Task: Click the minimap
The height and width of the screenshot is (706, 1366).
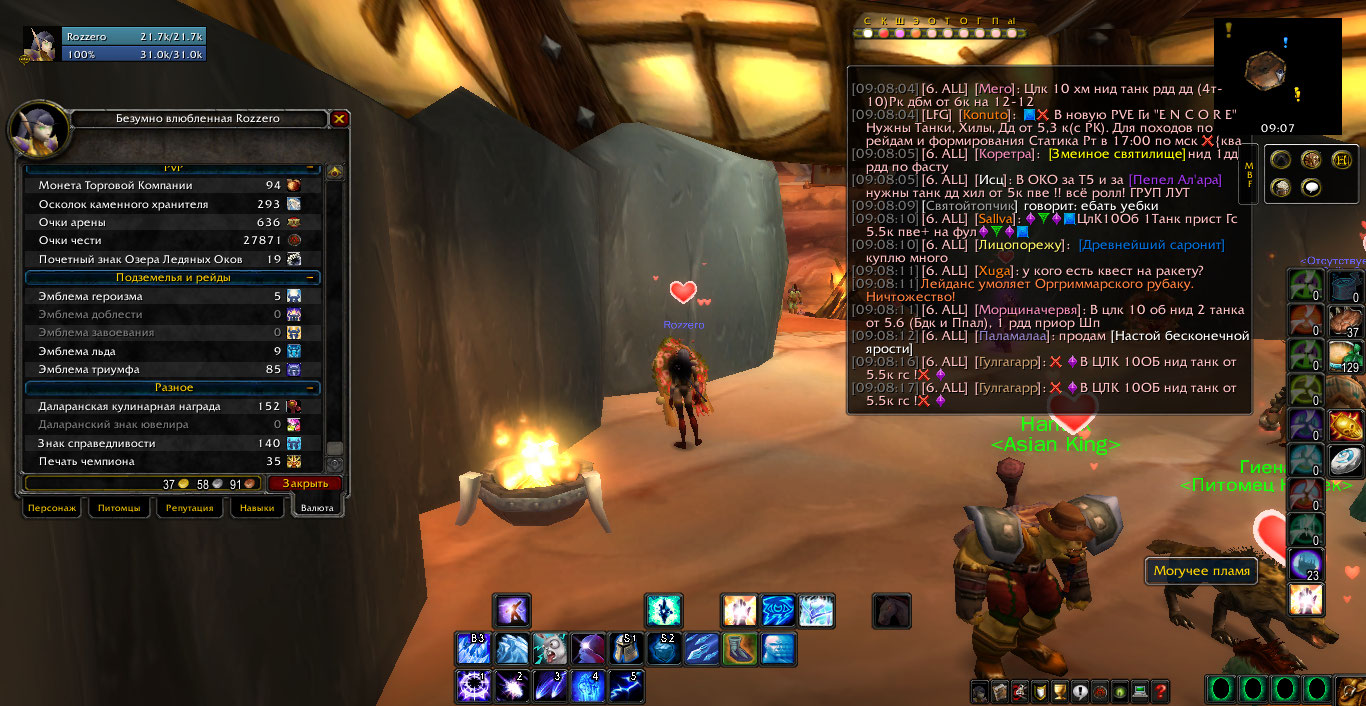Action: (1277, 71)
